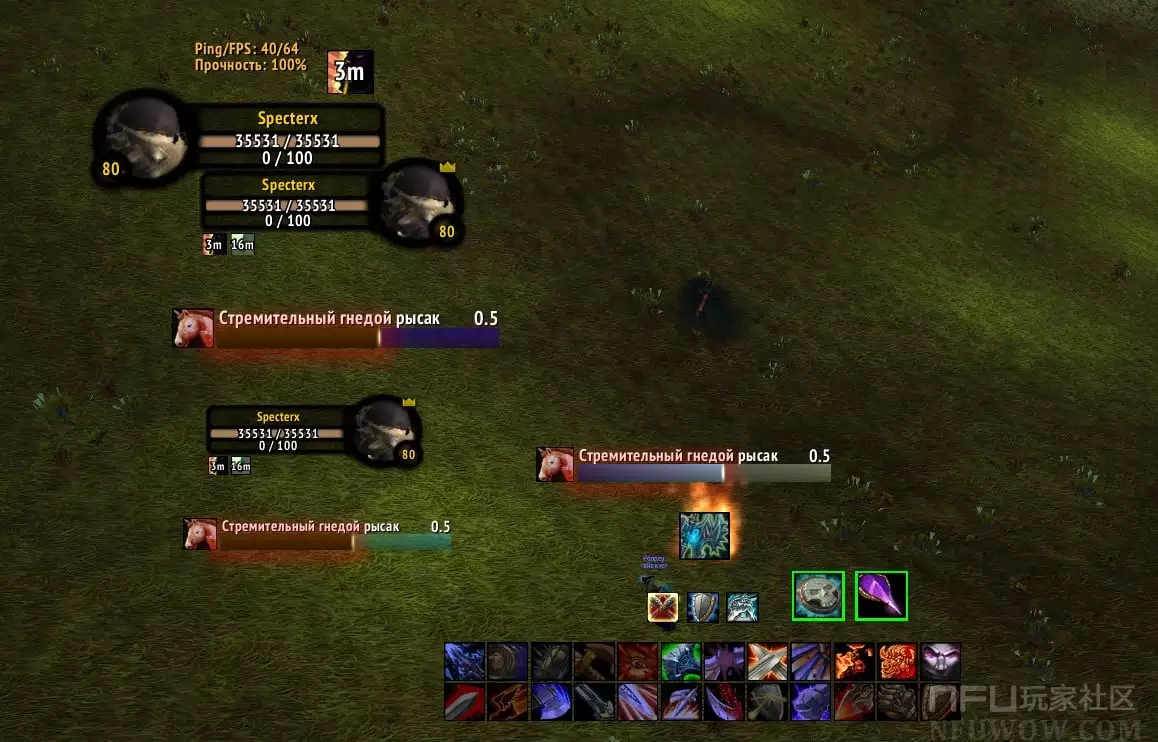Activate the green-glowing armored ability slot

[x=681, y=662]
